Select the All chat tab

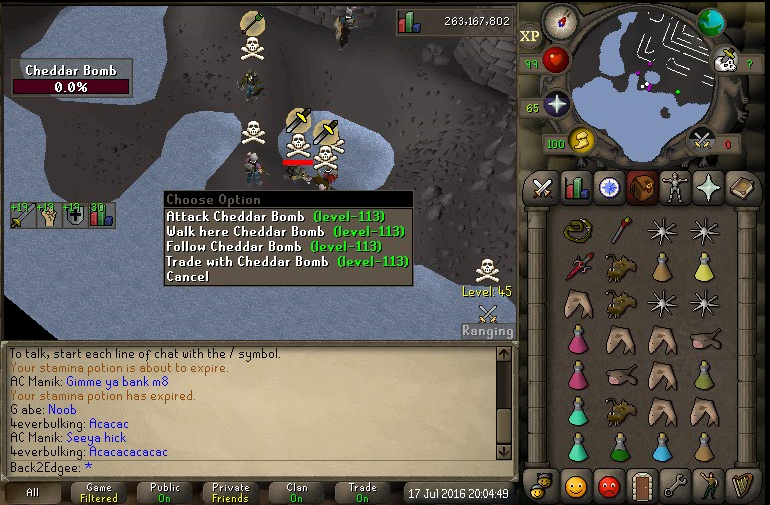[33, 493]
